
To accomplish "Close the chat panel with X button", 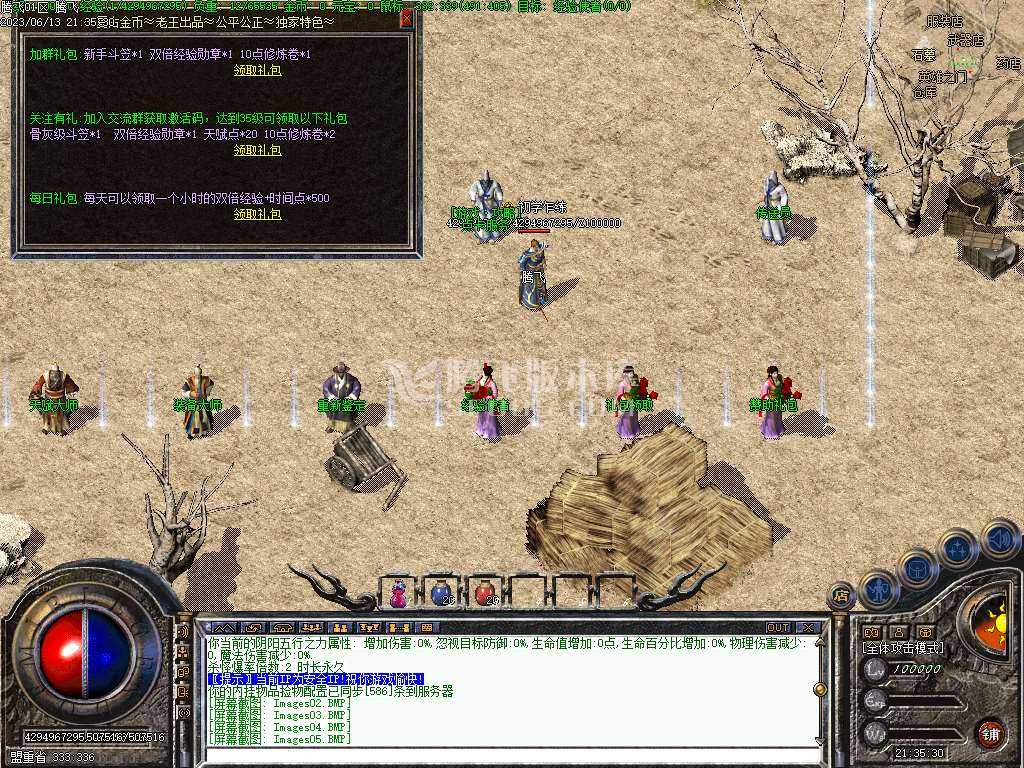I will [809, 628].
